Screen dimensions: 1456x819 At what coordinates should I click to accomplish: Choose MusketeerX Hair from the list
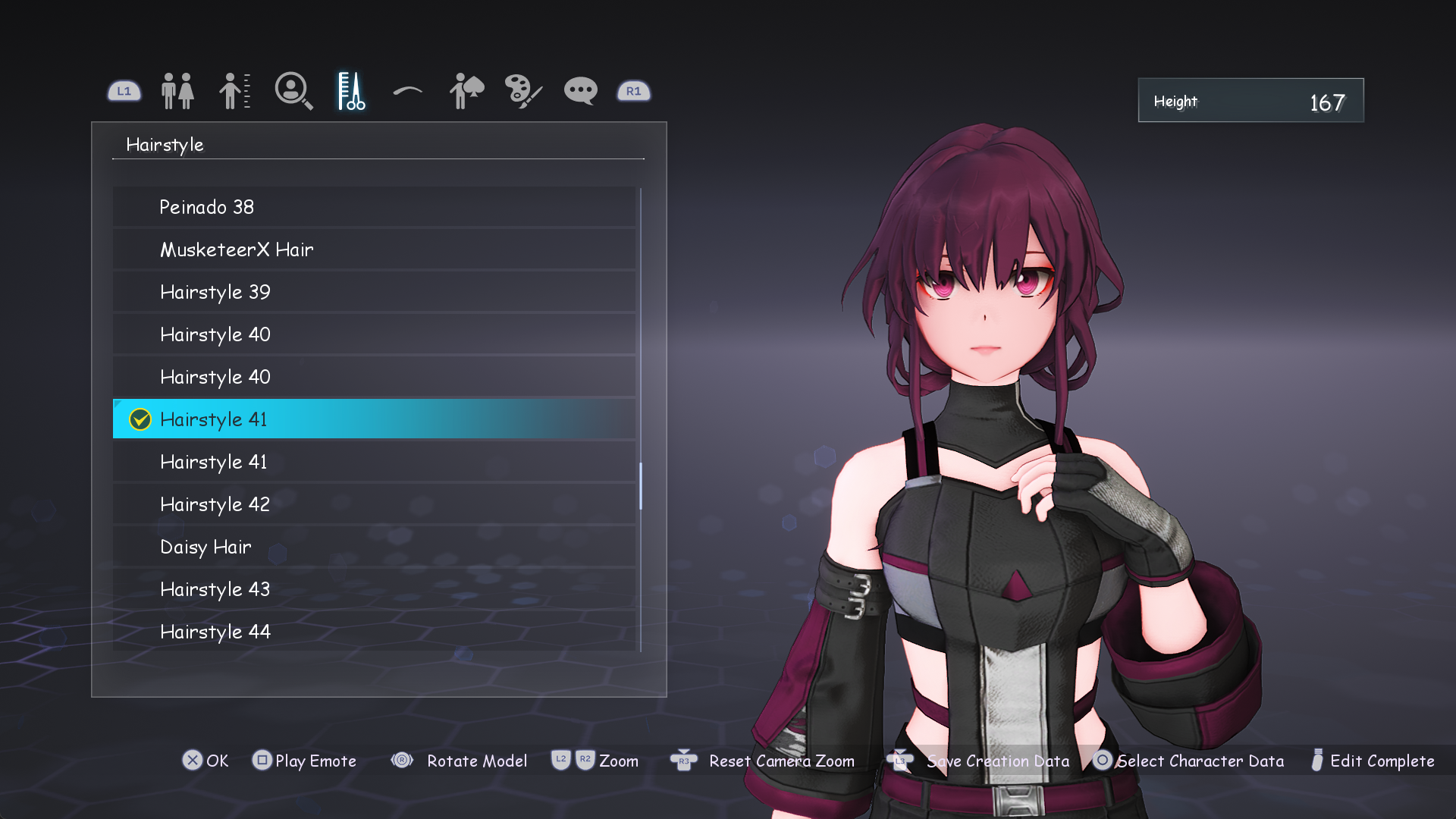click(374, 249)
